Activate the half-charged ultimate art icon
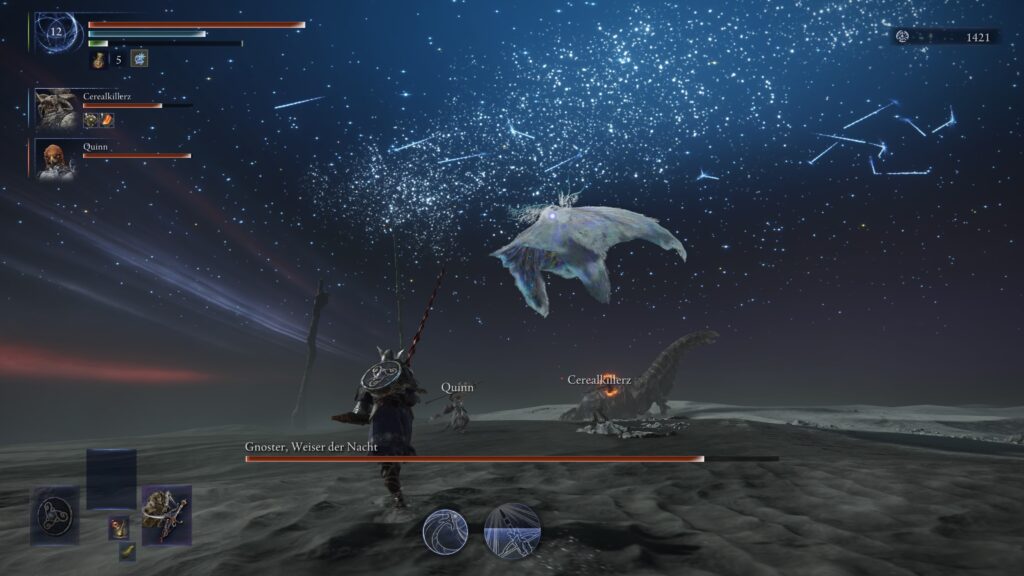Viewport: 1024px width, 576px height. pos(513,531)
